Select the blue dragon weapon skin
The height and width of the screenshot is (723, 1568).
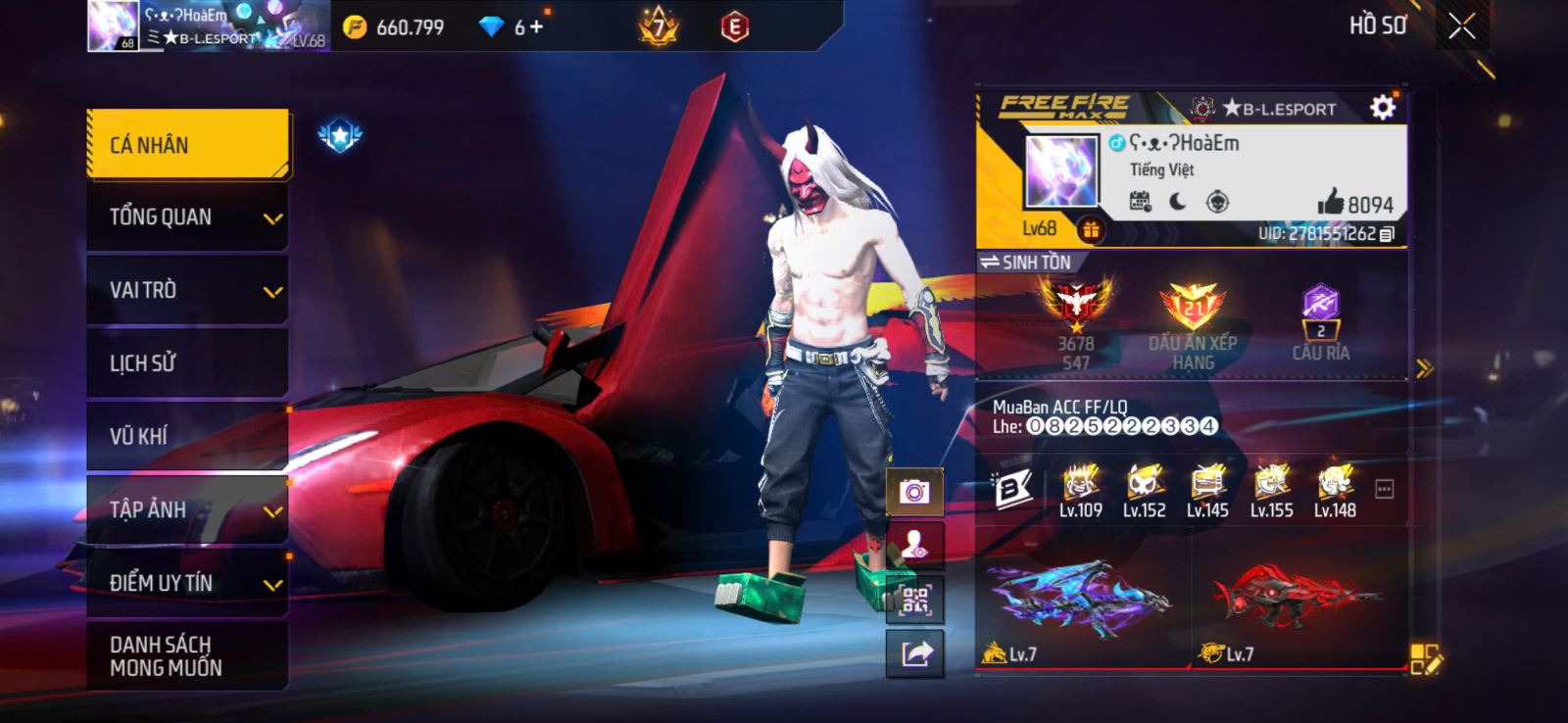pos(1082,598)
